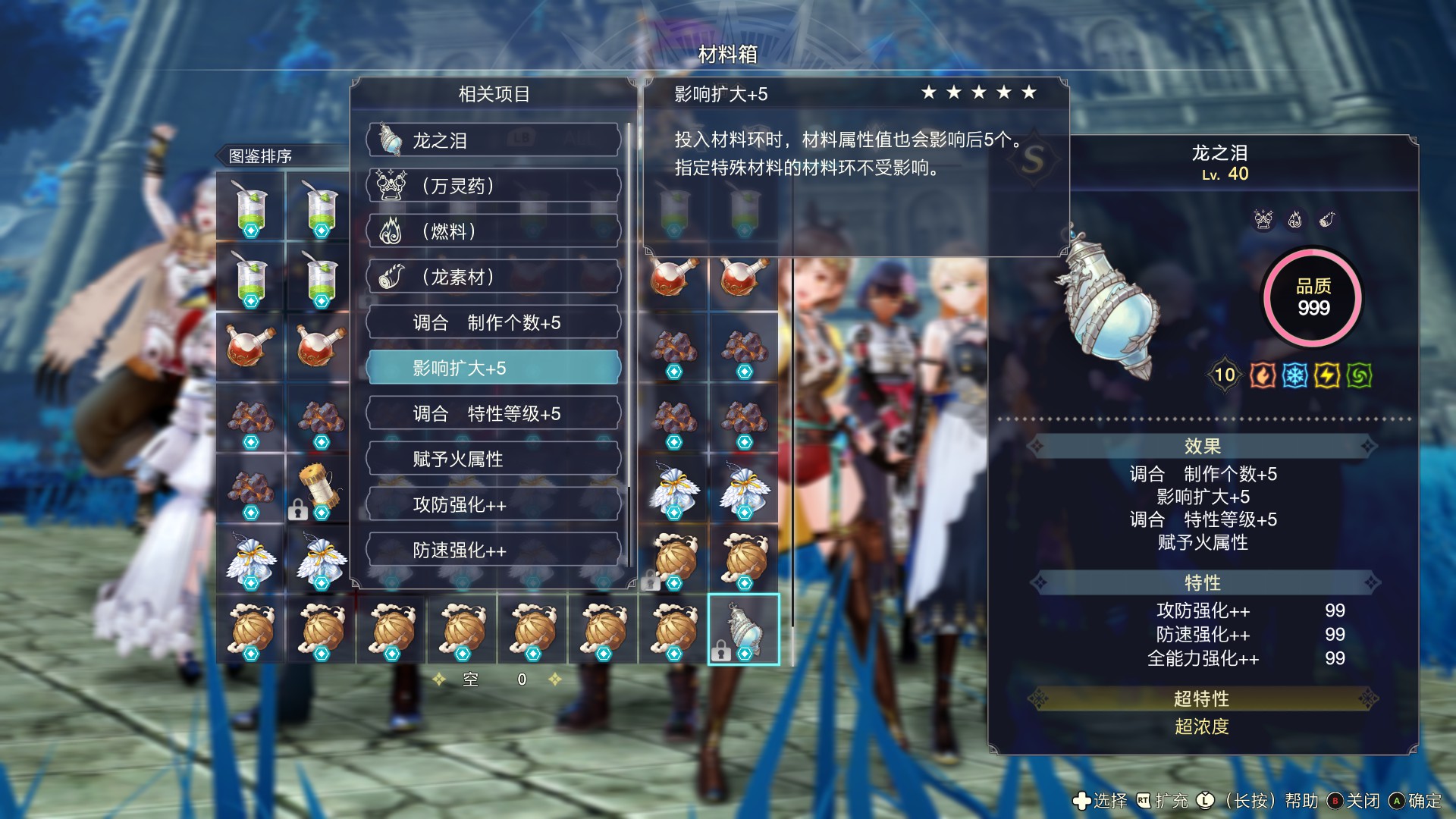Click the medicine icon beside (万灵药) entry
This screenshot has height=819, width=1456.
(x=389, y=186)
